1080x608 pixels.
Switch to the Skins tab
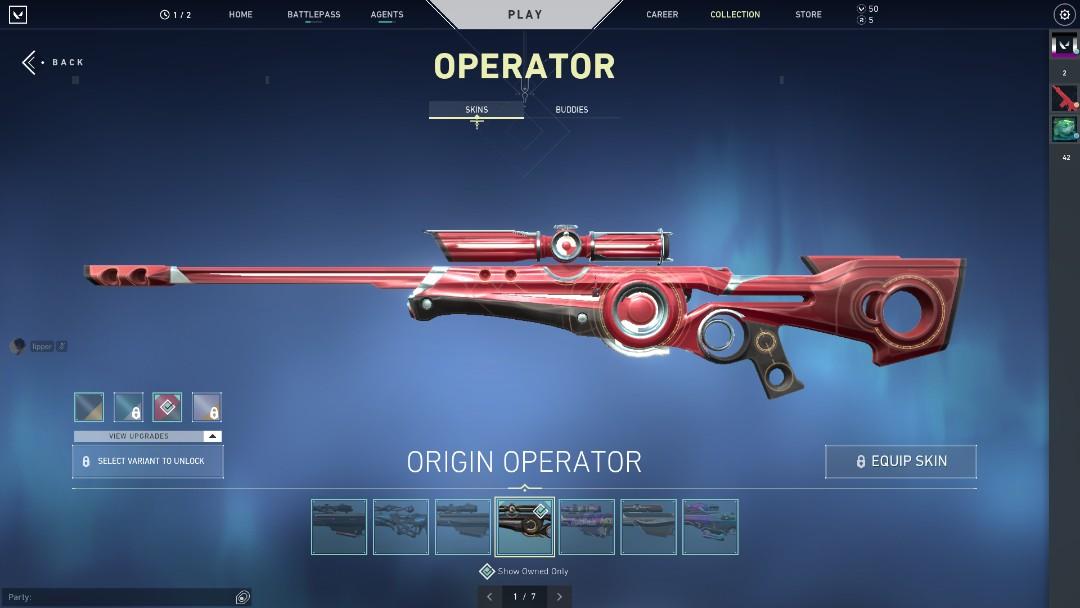tap(477, 109)
